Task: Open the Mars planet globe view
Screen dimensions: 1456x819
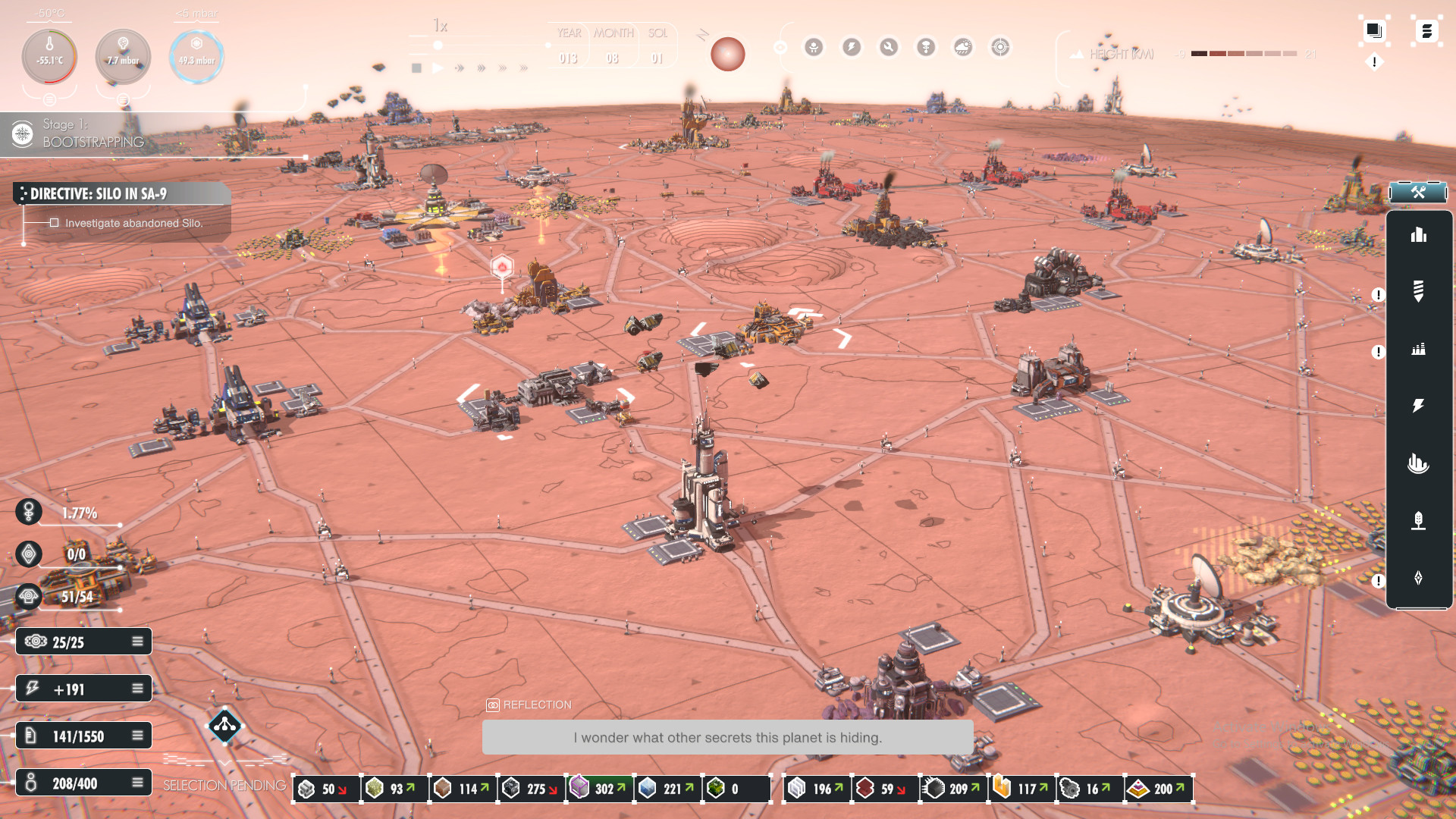Action: [727, 55]
